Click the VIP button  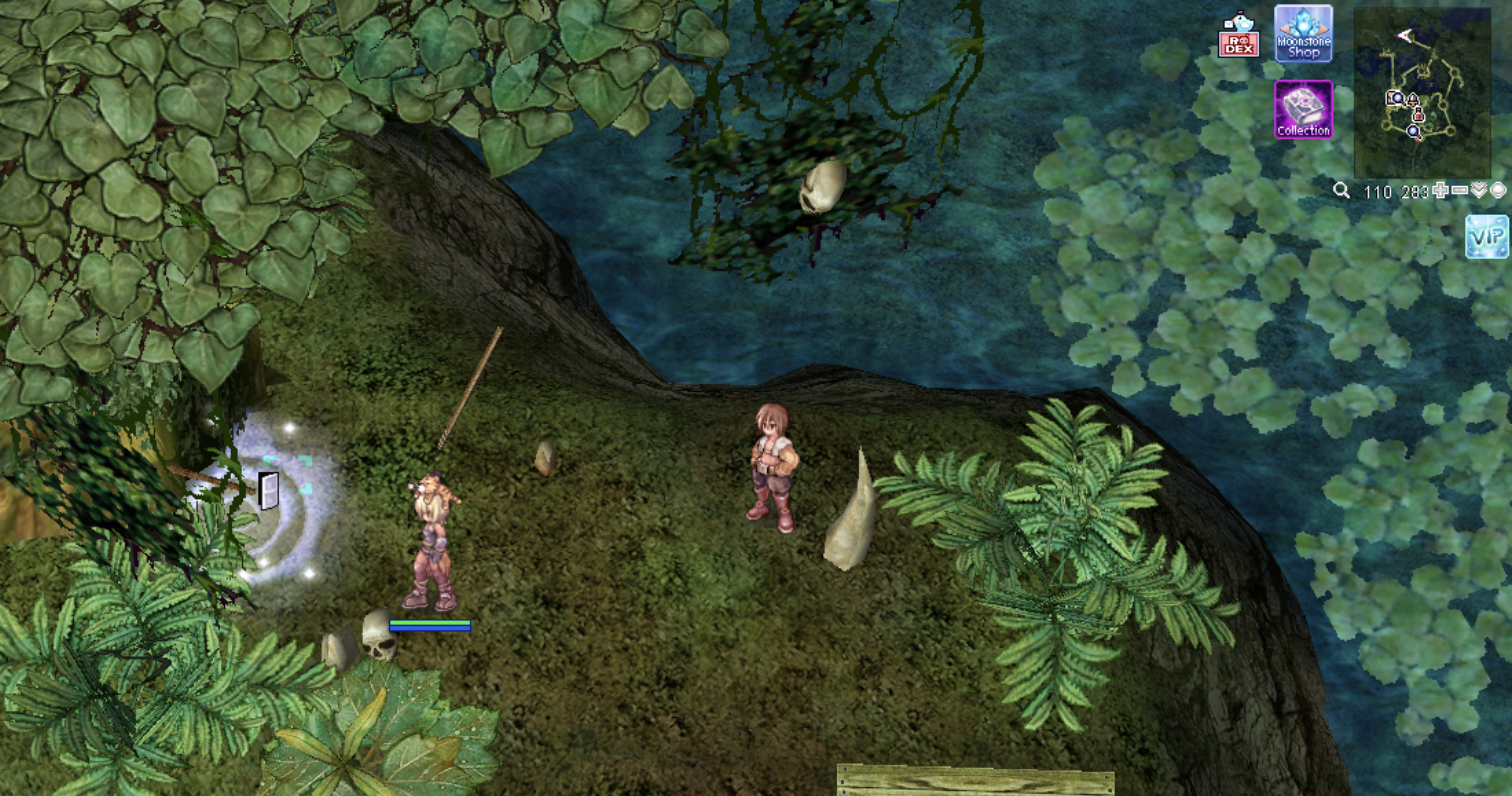(1486, 237)
